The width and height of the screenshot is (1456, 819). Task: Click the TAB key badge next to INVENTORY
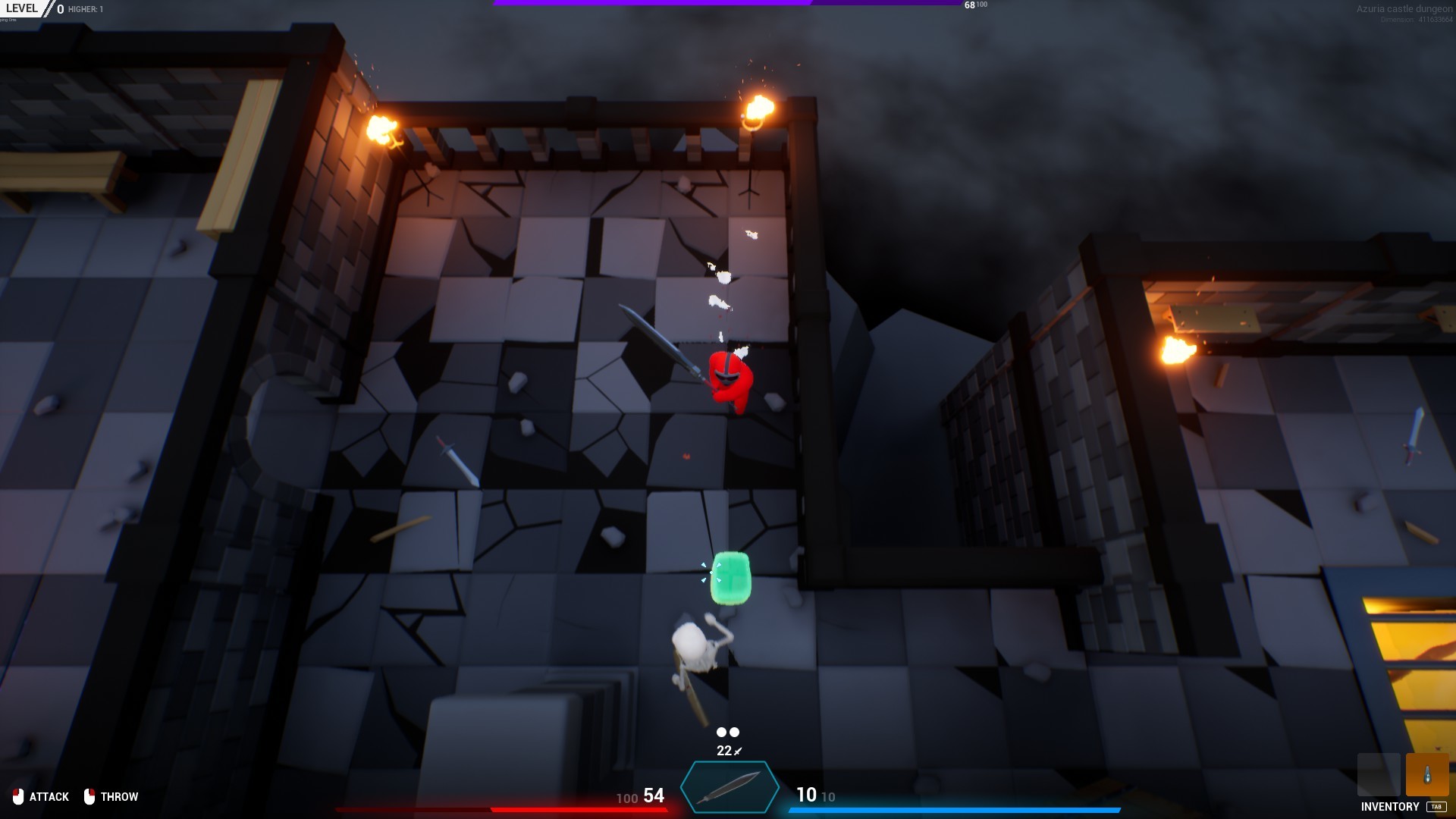pos(1437,807)
